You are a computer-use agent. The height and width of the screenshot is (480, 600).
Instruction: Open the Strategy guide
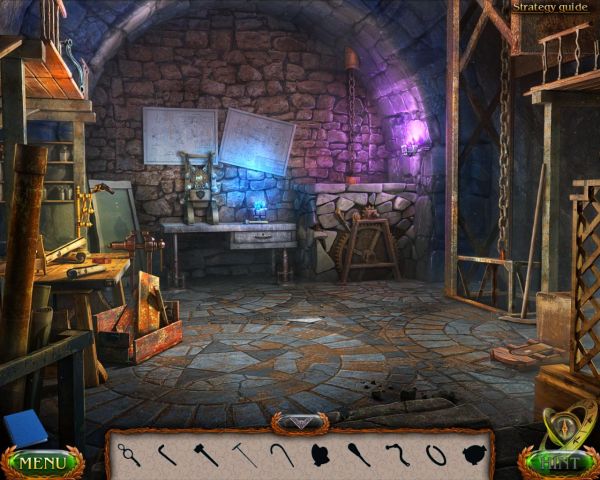[x=550, y=7]
